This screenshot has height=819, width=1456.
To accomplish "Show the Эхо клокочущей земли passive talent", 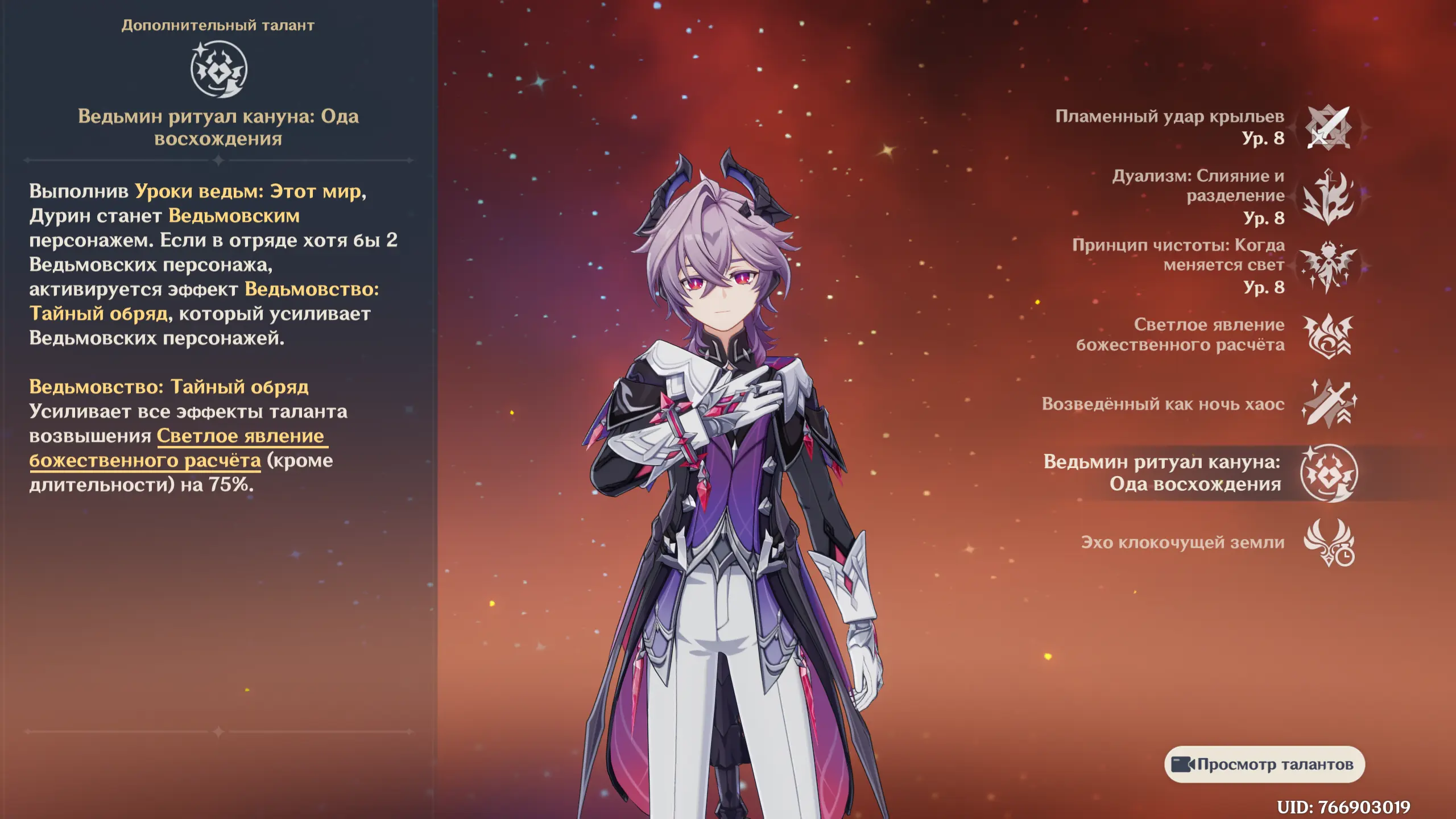I will [x=1328, y=543].
